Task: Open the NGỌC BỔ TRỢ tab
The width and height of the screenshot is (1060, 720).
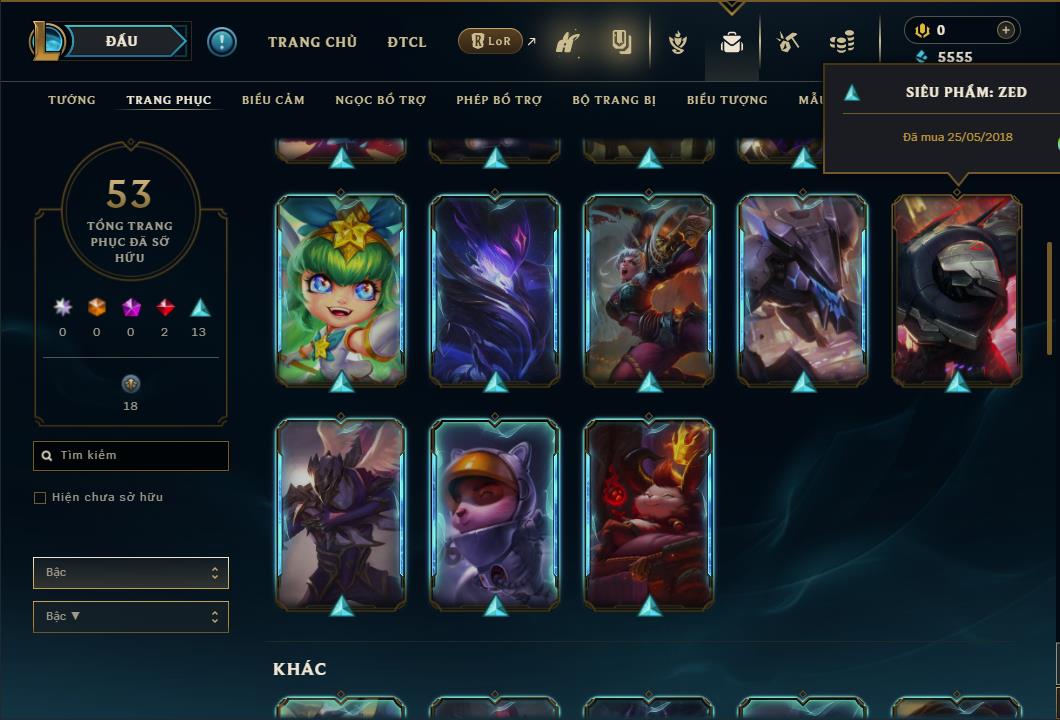Action: (380, 100)
